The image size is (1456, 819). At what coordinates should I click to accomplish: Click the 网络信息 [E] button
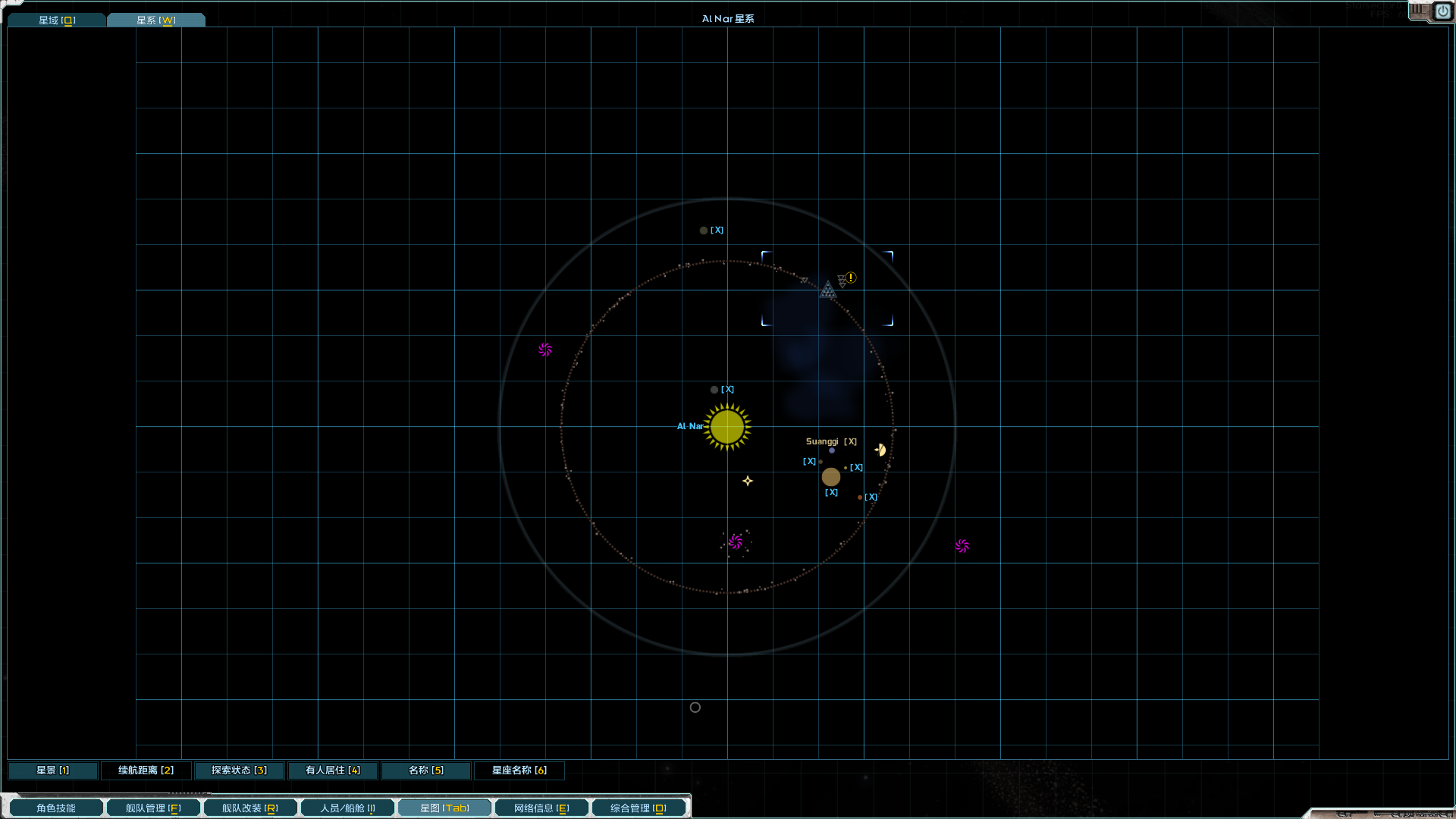click(541, 808)
